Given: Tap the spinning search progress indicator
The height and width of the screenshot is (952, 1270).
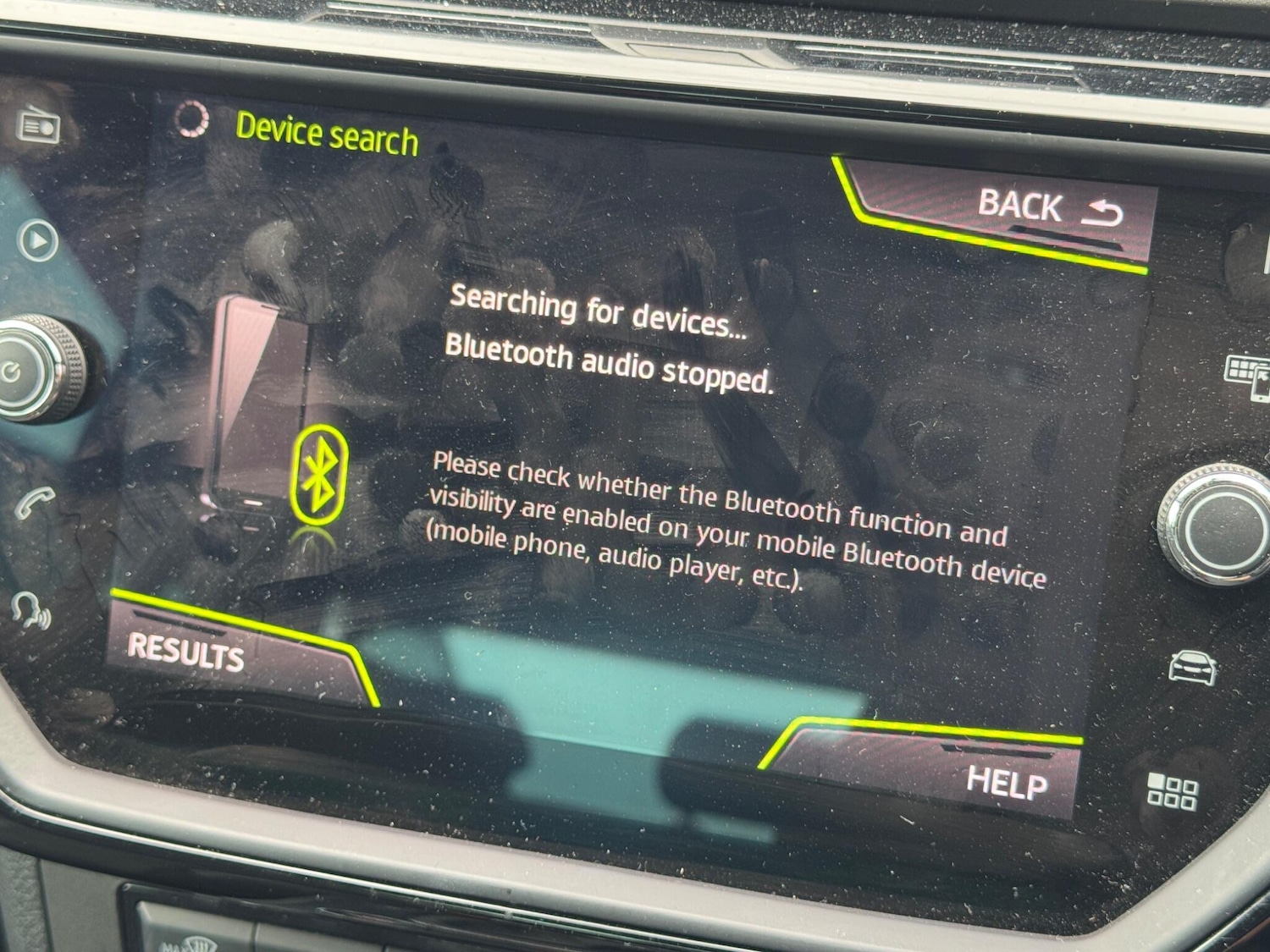Looking at the screenshot, I should [x=193, y=120].
